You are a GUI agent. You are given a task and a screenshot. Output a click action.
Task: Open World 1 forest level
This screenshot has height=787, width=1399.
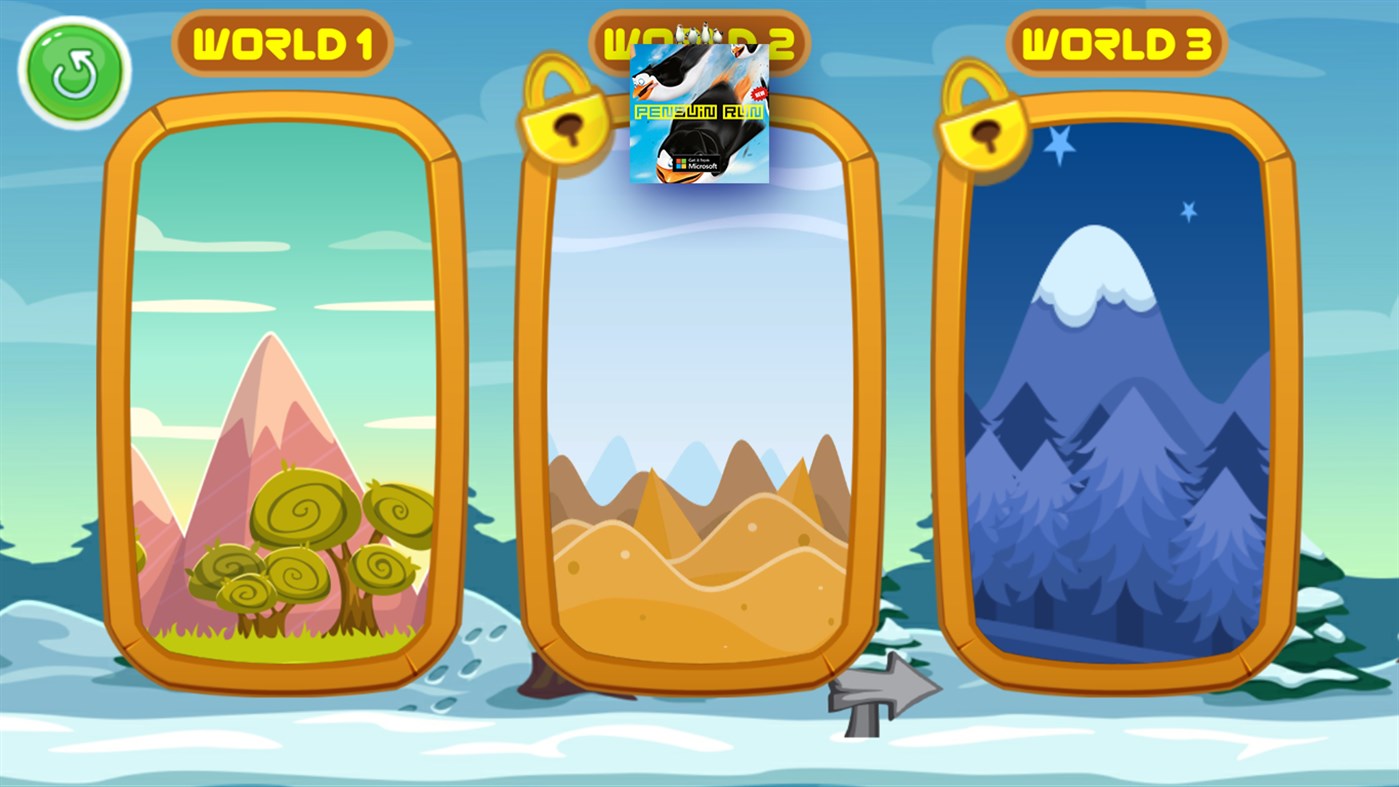point(283,400)
